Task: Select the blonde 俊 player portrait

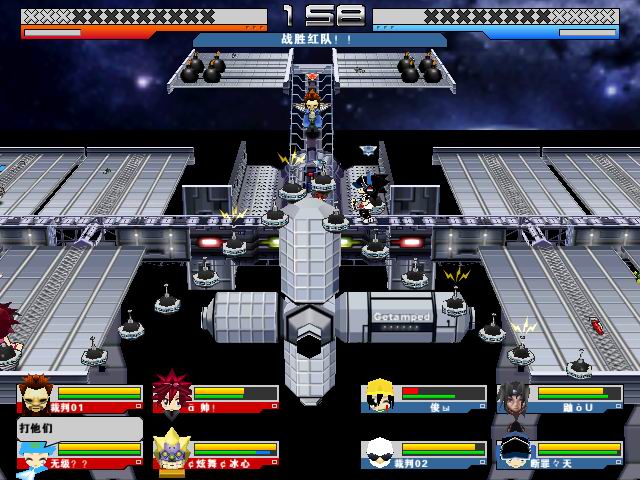Action: point(380,395)
